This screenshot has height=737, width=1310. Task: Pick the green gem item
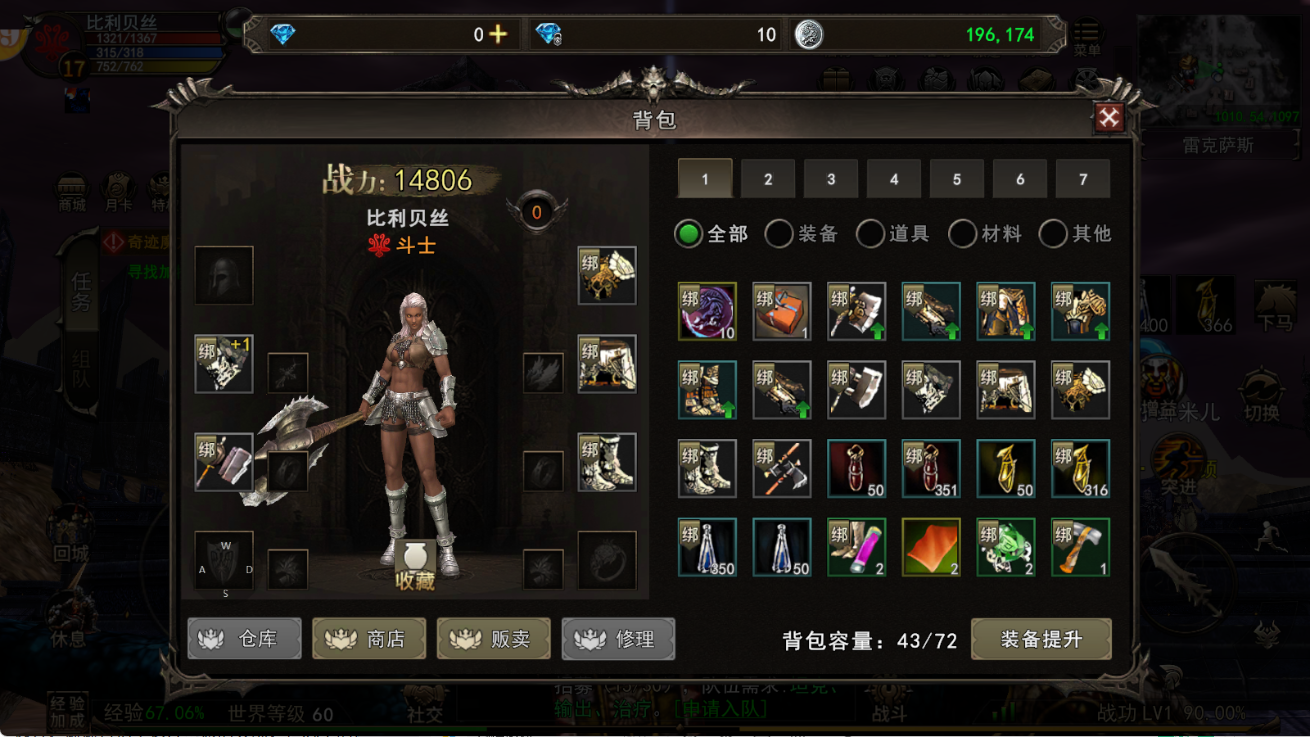point(1005,547)
